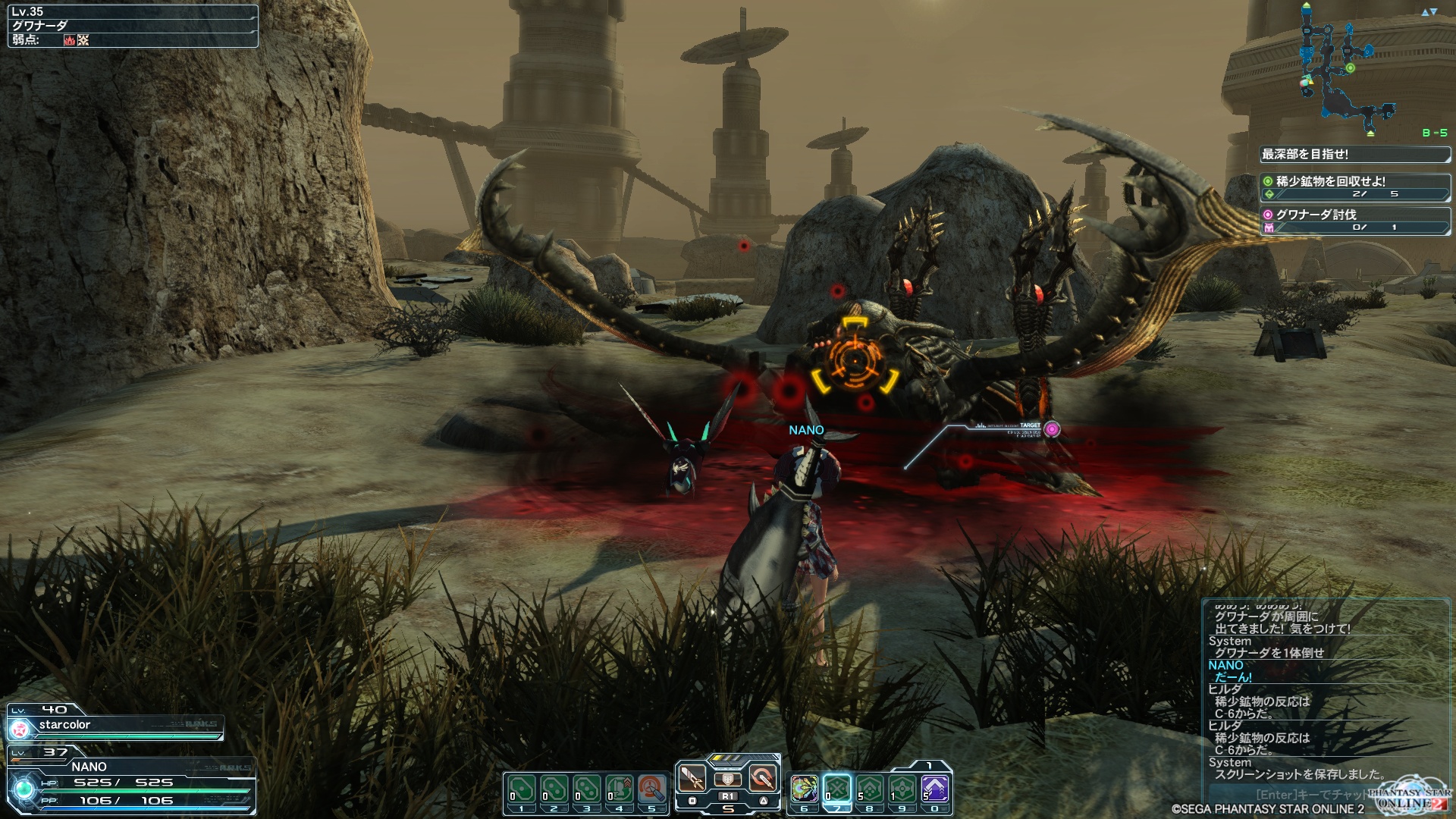Select the spinning sword photon art icon
The height and width of the screenshot is (819, 1456).
[x=763, y=778]
